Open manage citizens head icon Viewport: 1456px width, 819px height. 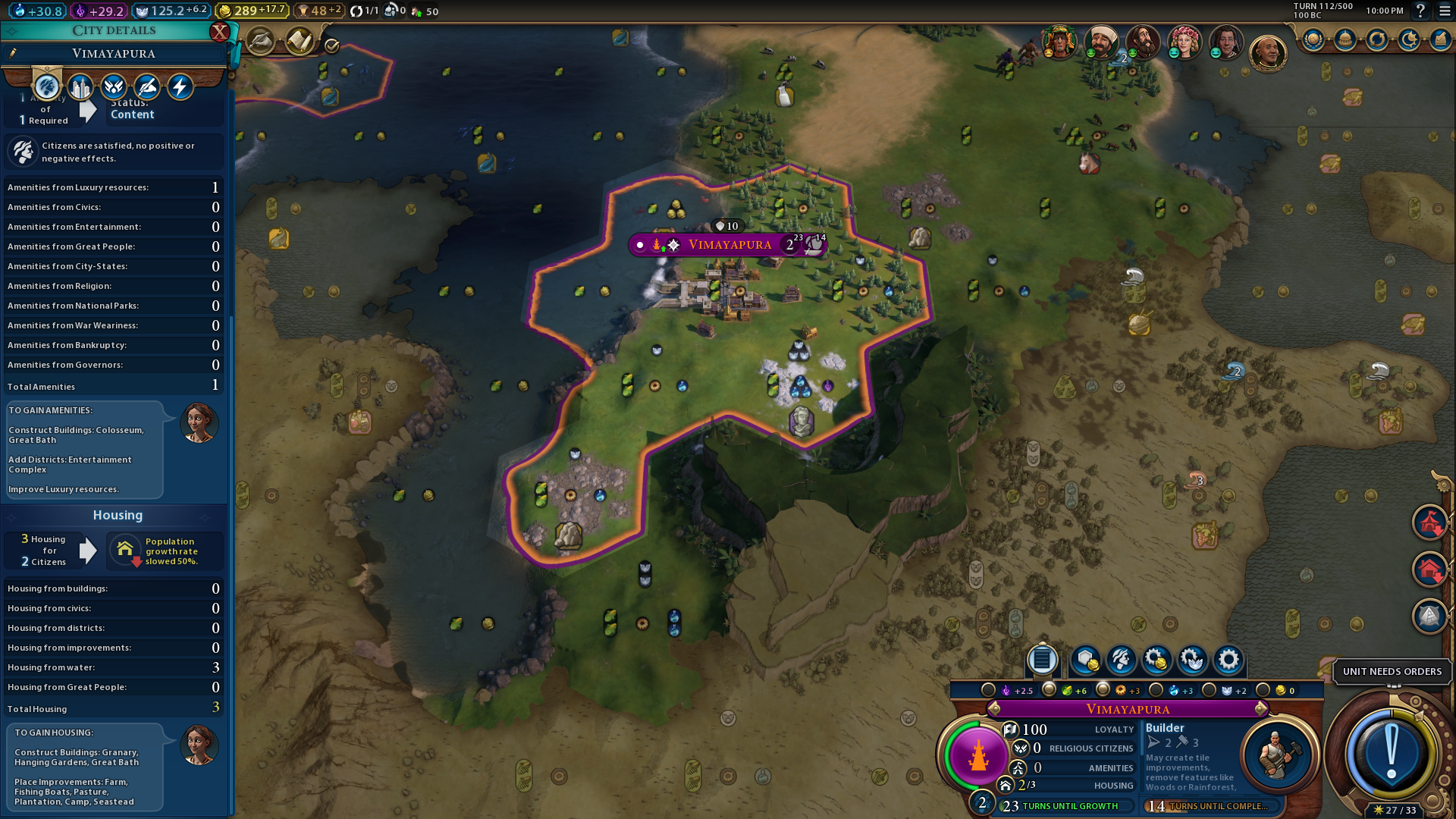click(1121, 661)
